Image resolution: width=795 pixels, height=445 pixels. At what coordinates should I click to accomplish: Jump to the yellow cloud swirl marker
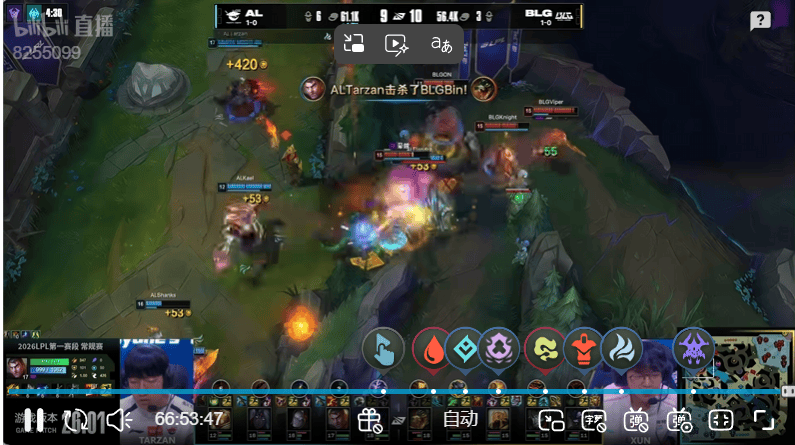pyautogui.click(x=545, y=348)
